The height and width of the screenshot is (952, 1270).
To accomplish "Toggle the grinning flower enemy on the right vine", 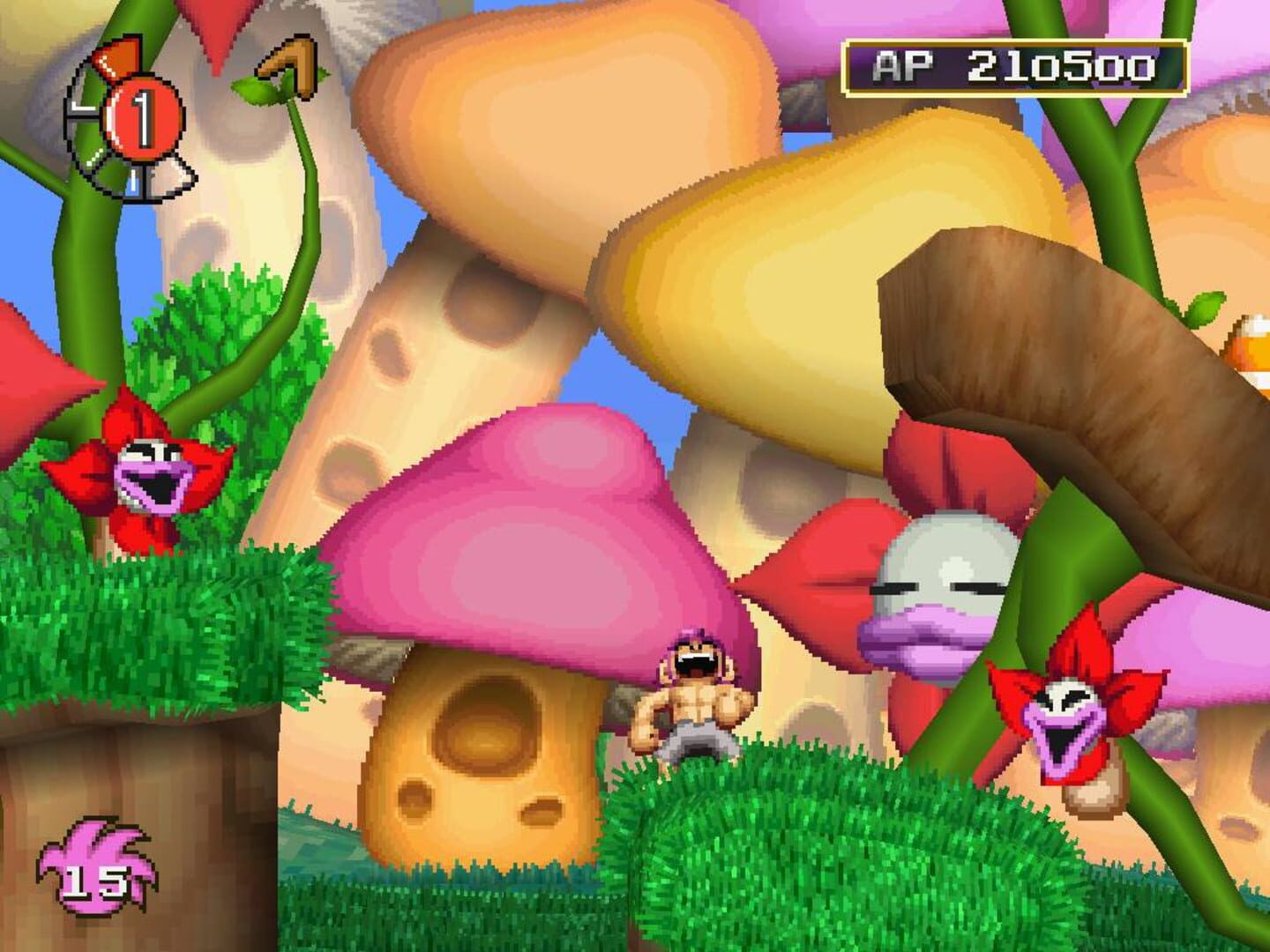I will click(1067, 714).
